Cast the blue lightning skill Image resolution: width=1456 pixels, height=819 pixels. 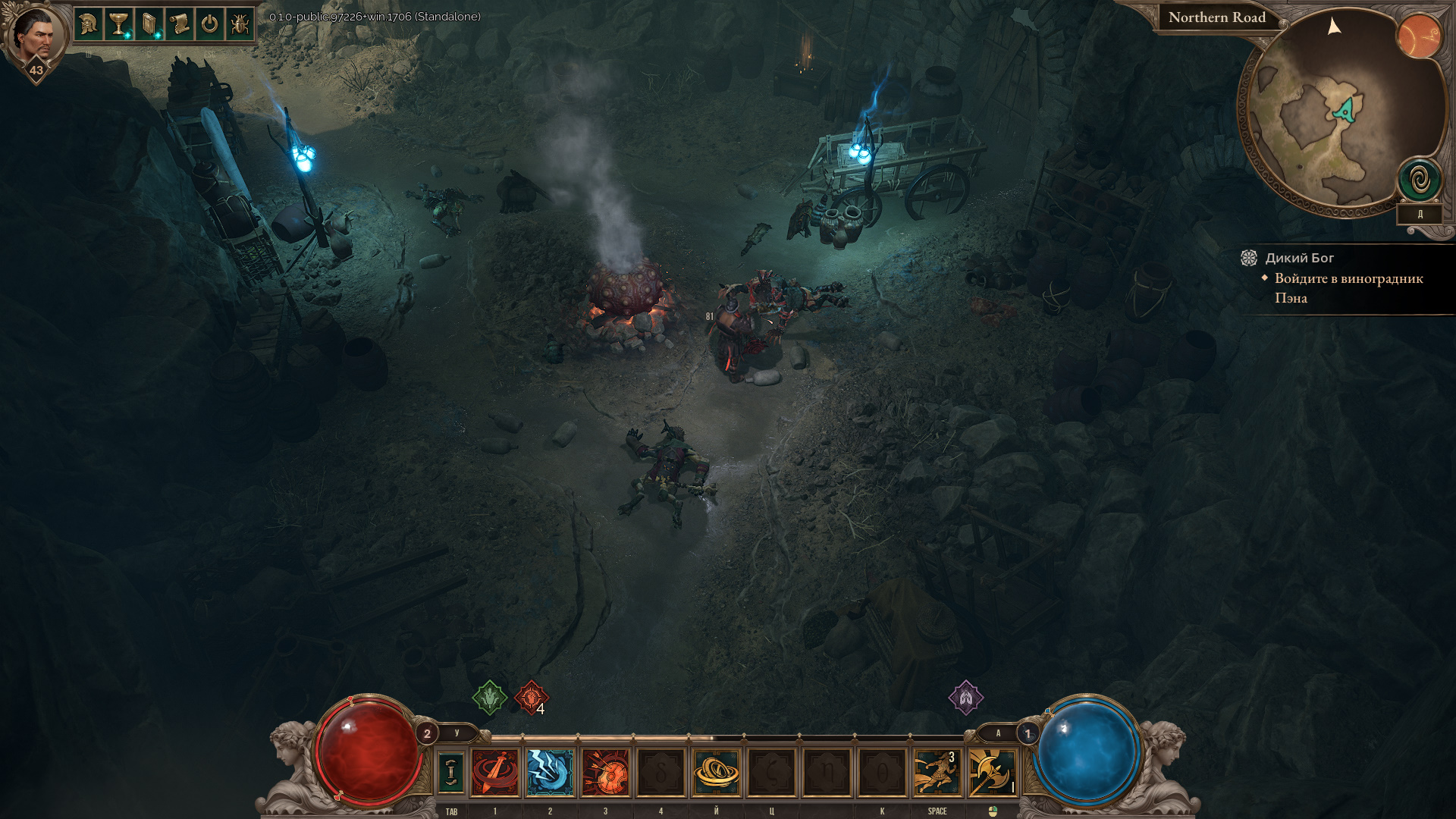pos(551,772)
